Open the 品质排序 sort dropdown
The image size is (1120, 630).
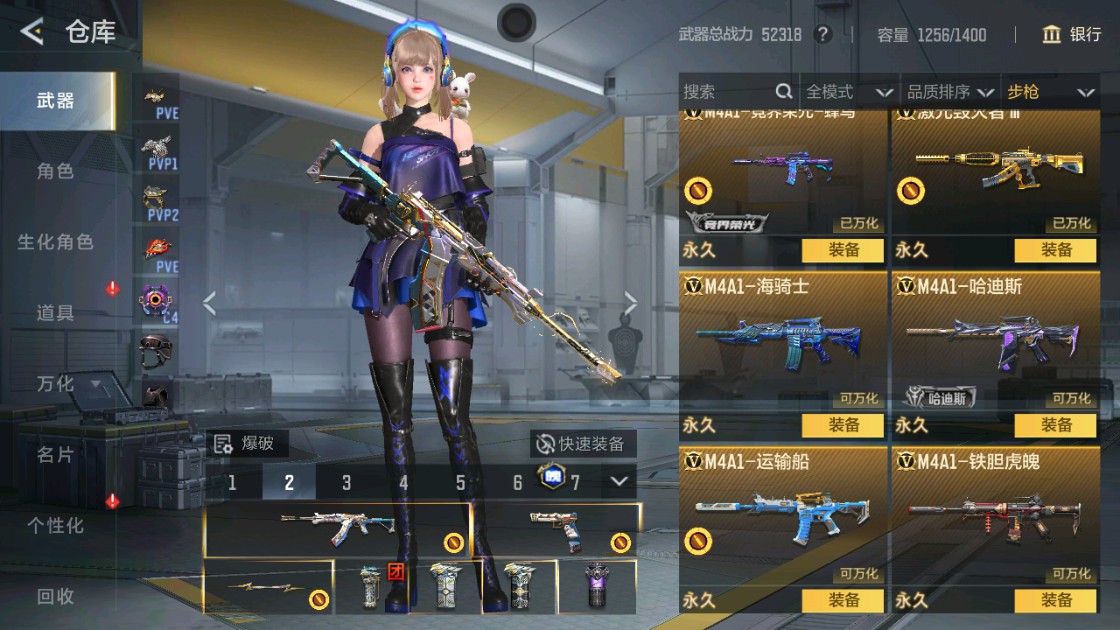click(950, 92)
